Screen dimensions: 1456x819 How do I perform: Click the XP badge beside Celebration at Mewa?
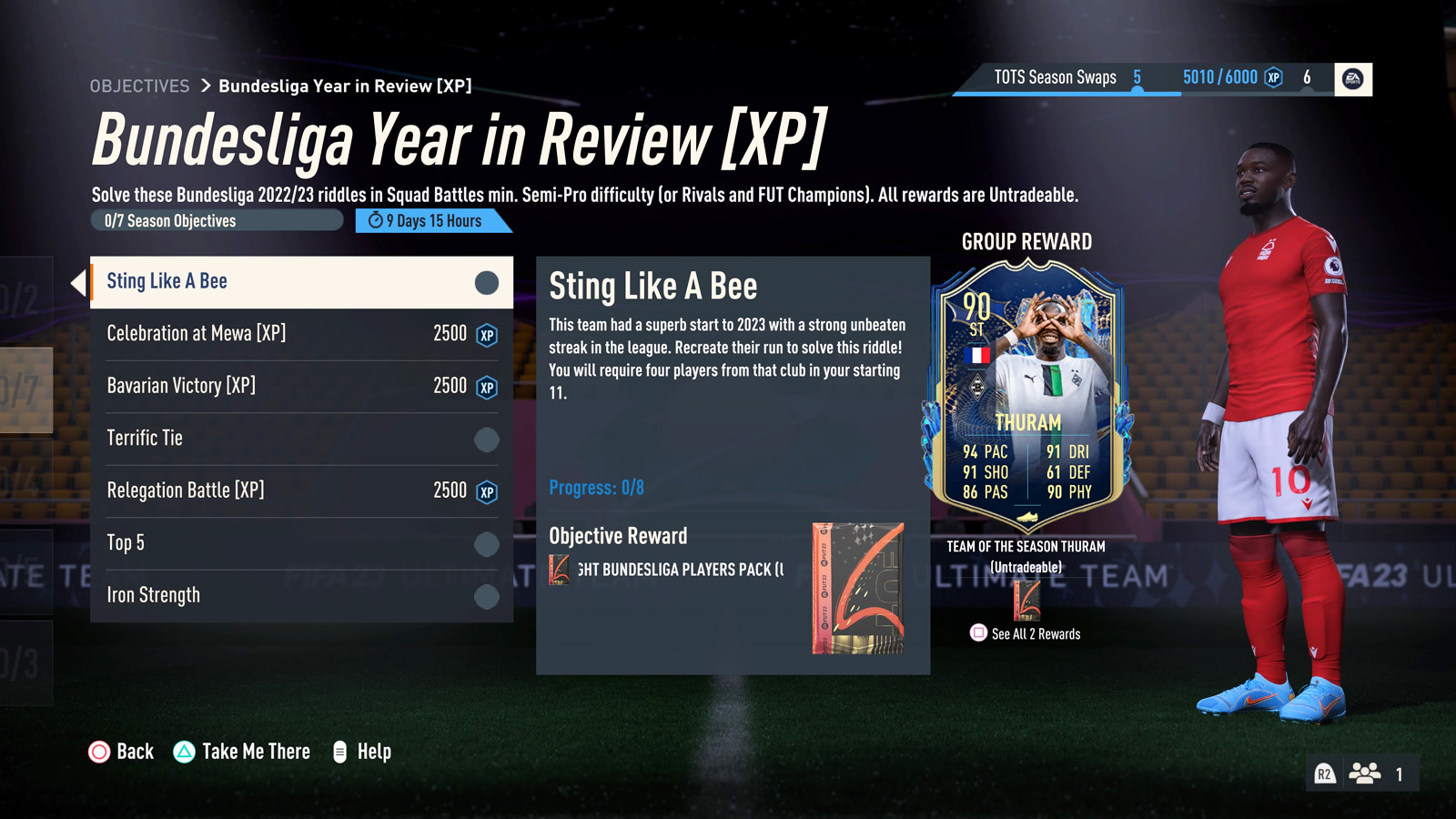coord(487,334)
